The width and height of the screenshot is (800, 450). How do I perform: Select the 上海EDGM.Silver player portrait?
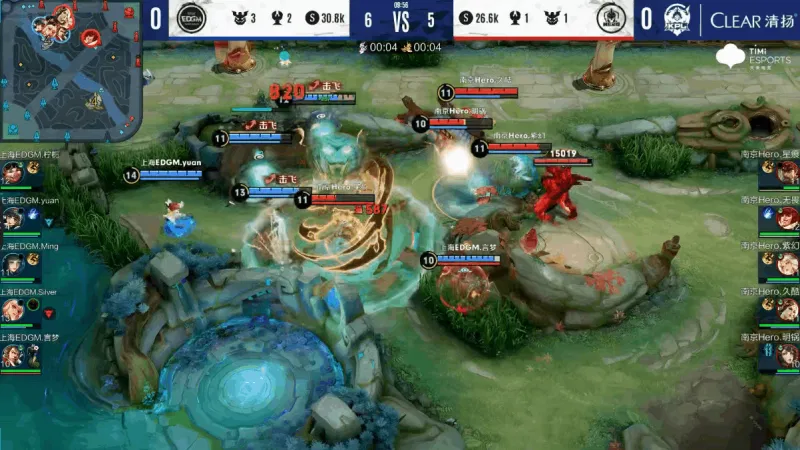click(12, 310)
